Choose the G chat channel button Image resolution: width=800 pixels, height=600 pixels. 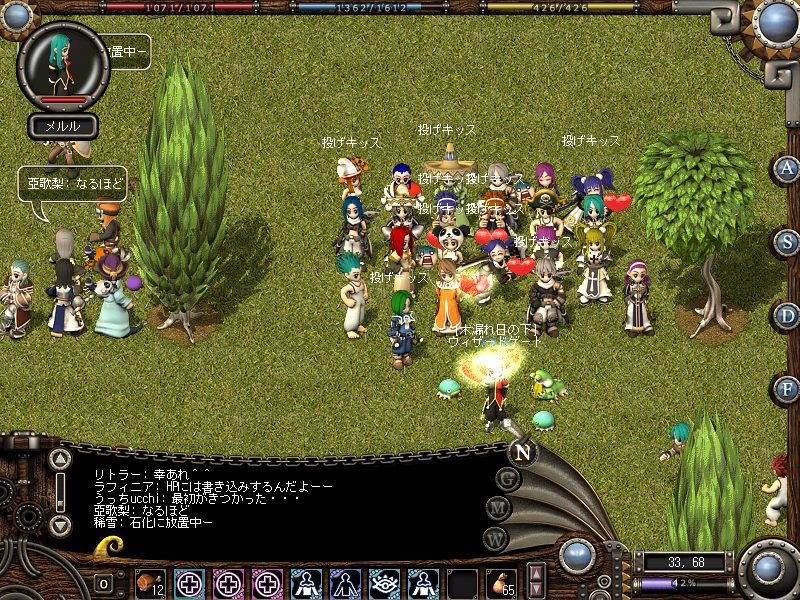[x=507, y=479]
